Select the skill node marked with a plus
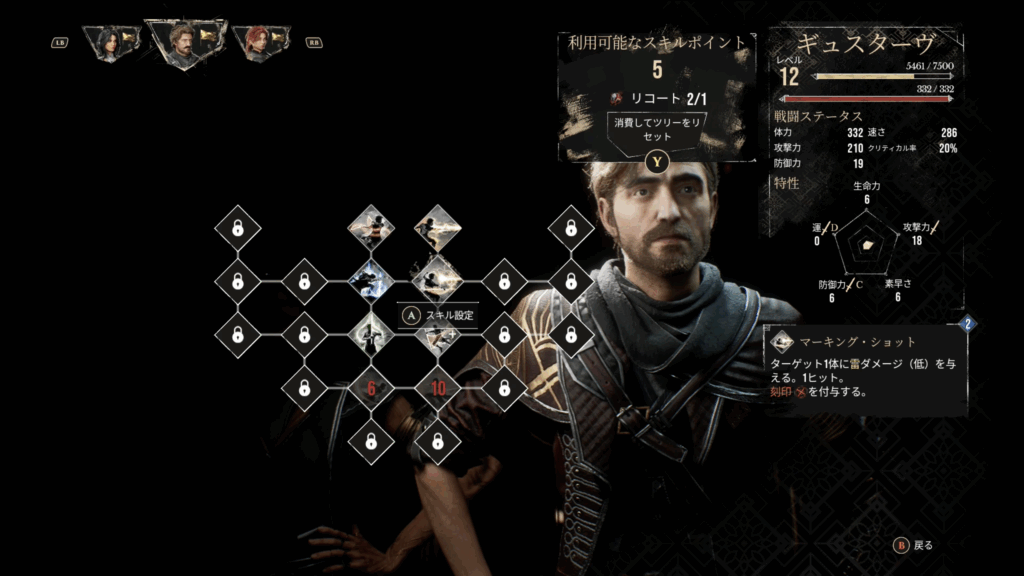The image size is (1024, 576). tap(437, 336)
